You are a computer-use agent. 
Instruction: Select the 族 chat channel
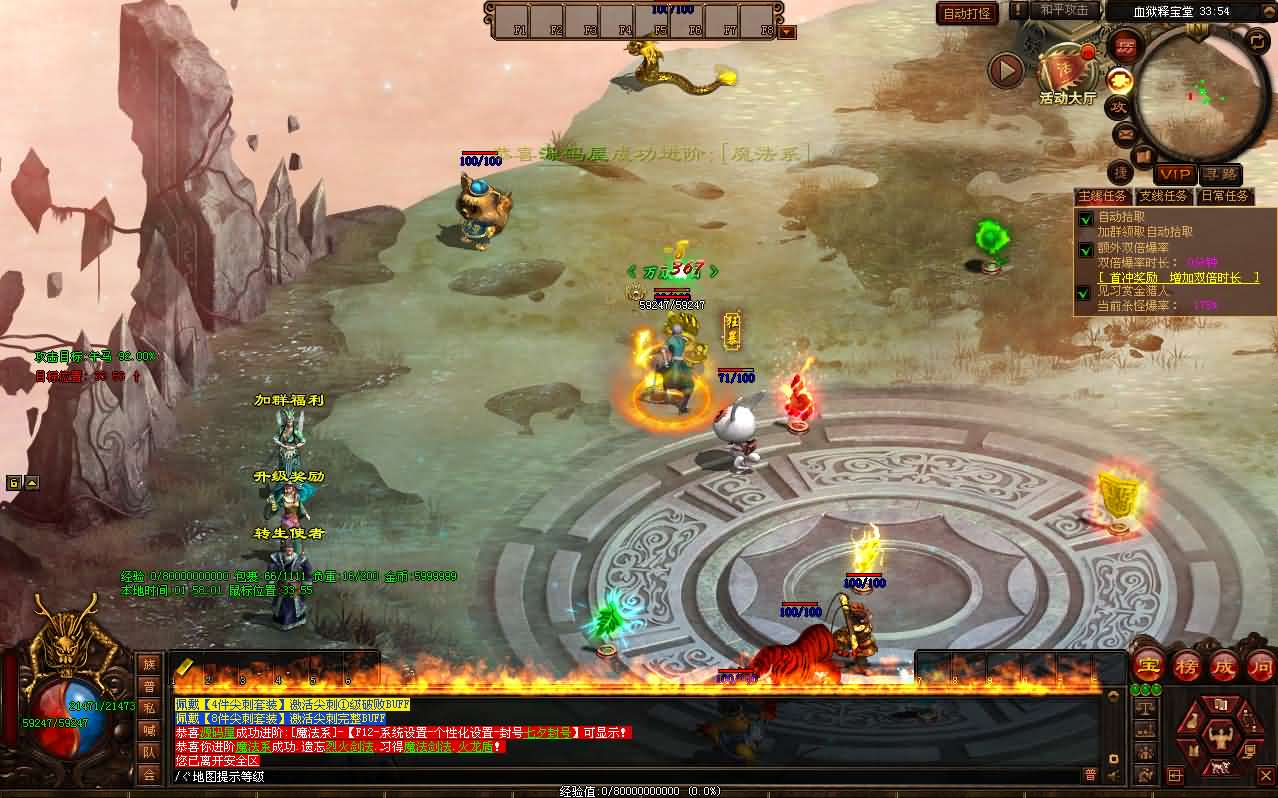149,665
